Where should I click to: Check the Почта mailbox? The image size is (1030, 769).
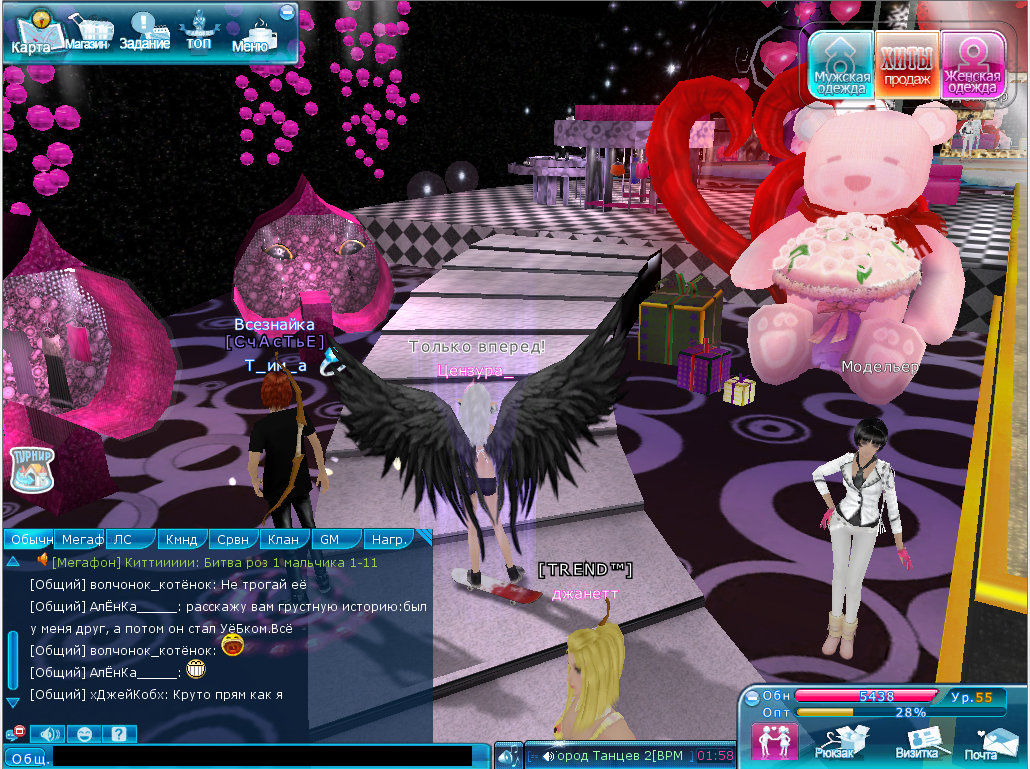(x=986, y=740)
